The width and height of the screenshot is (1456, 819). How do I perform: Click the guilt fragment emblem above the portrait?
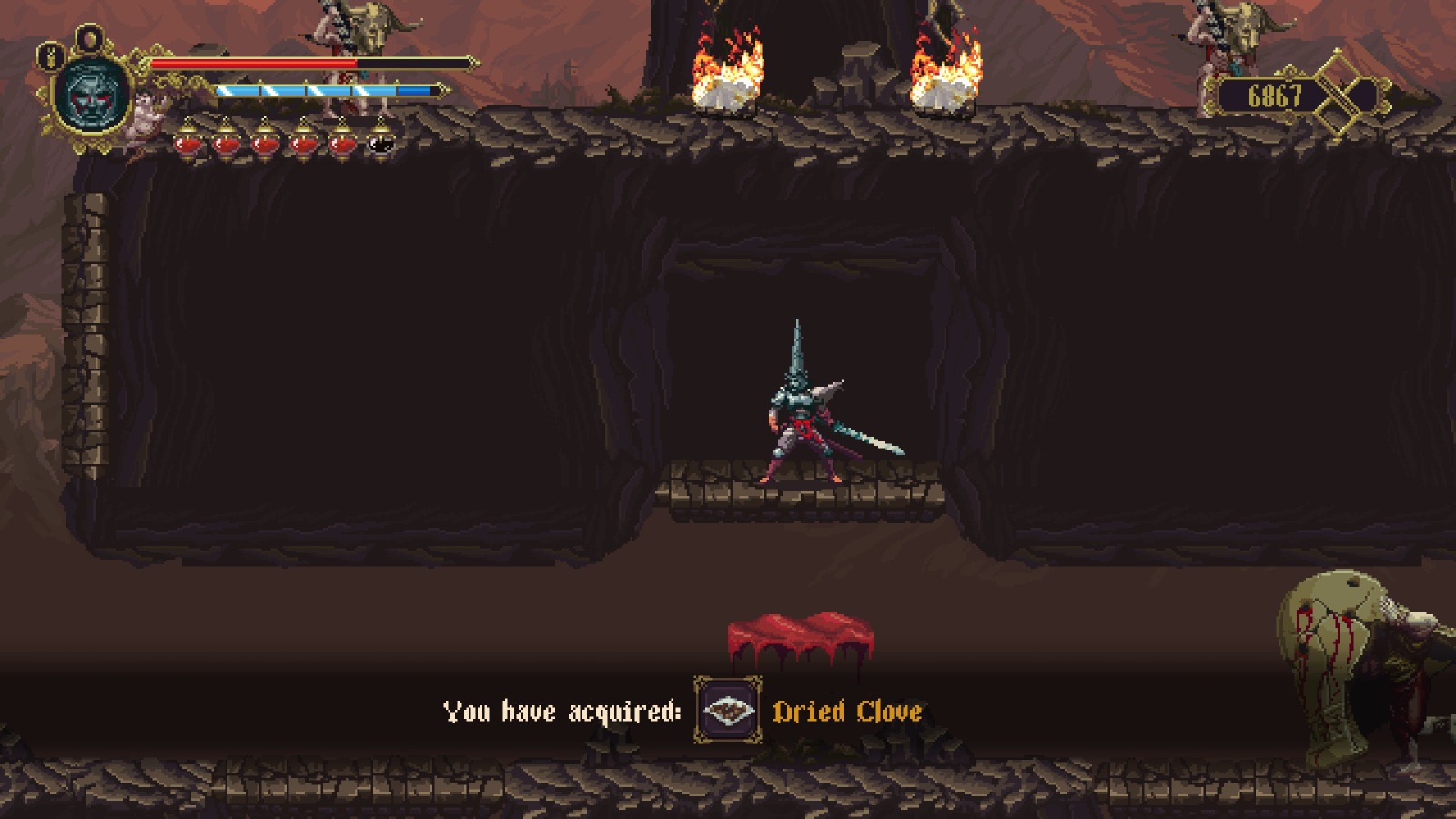click(88, 36)
